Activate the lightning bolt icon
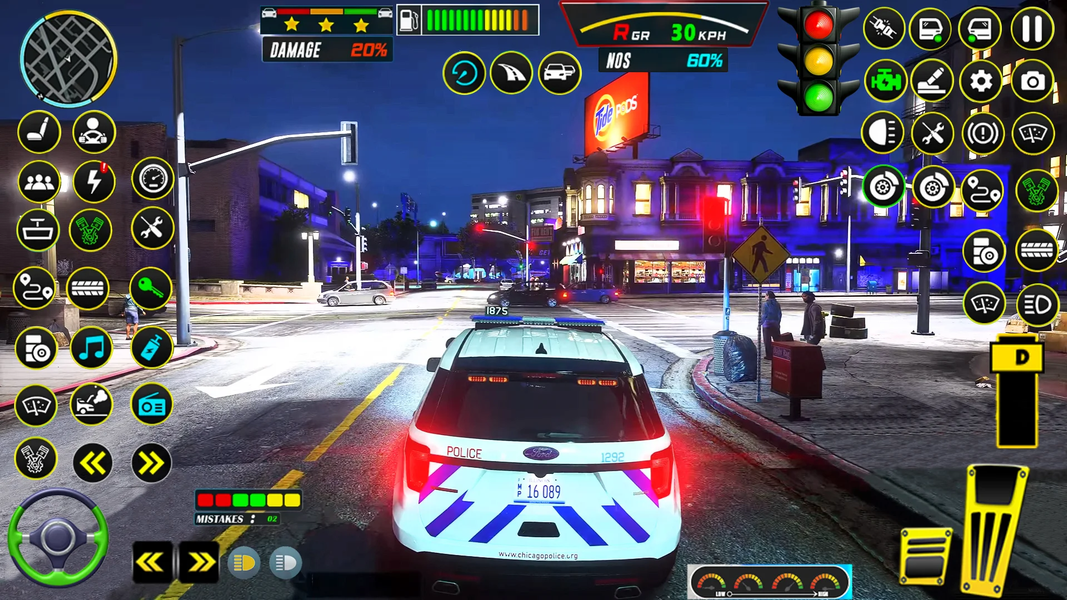This screenshot has width=1067, height=600. coord(94,182)
